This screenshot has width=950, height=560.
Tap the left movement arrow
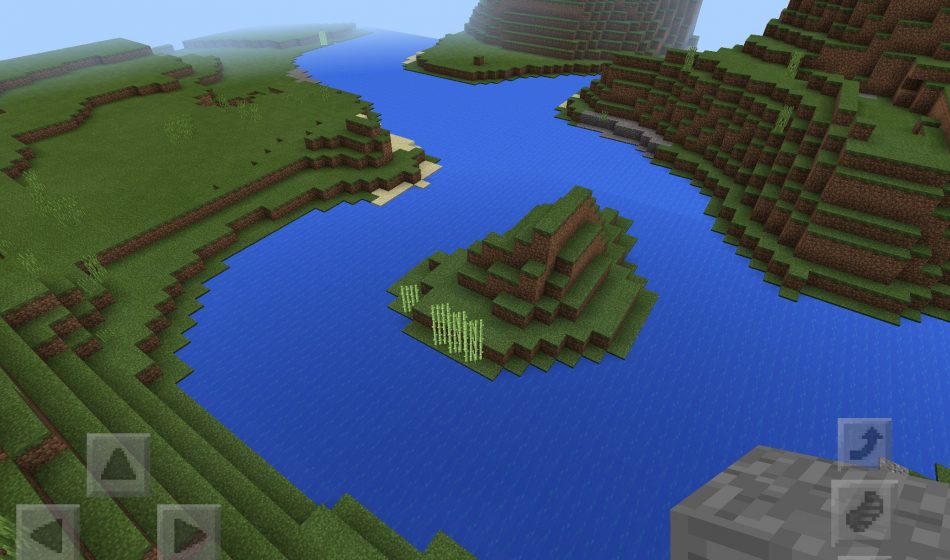tap(47, 532)
